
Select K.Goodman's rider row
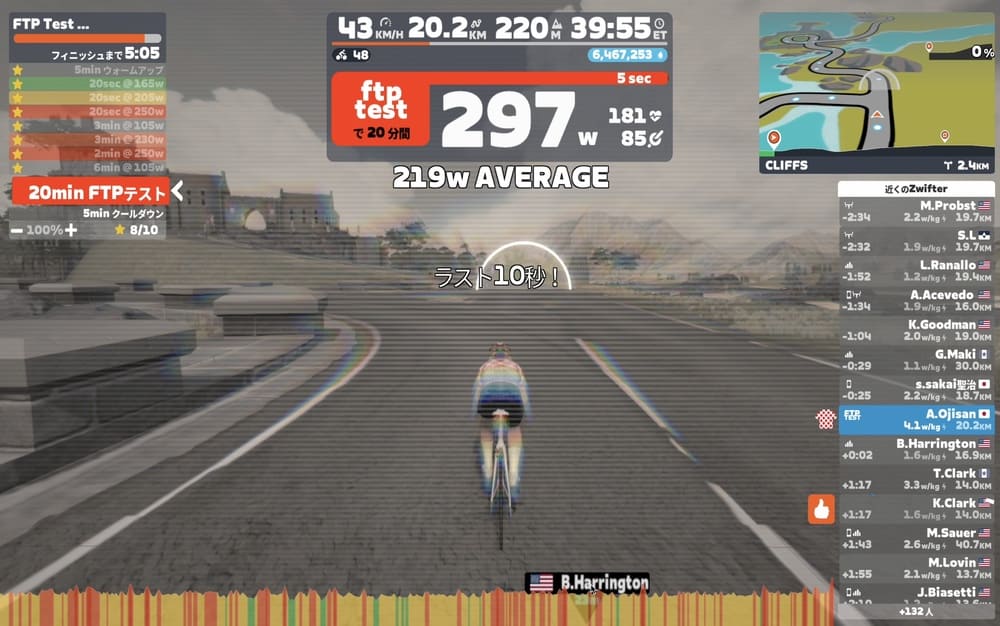(916, 331)
